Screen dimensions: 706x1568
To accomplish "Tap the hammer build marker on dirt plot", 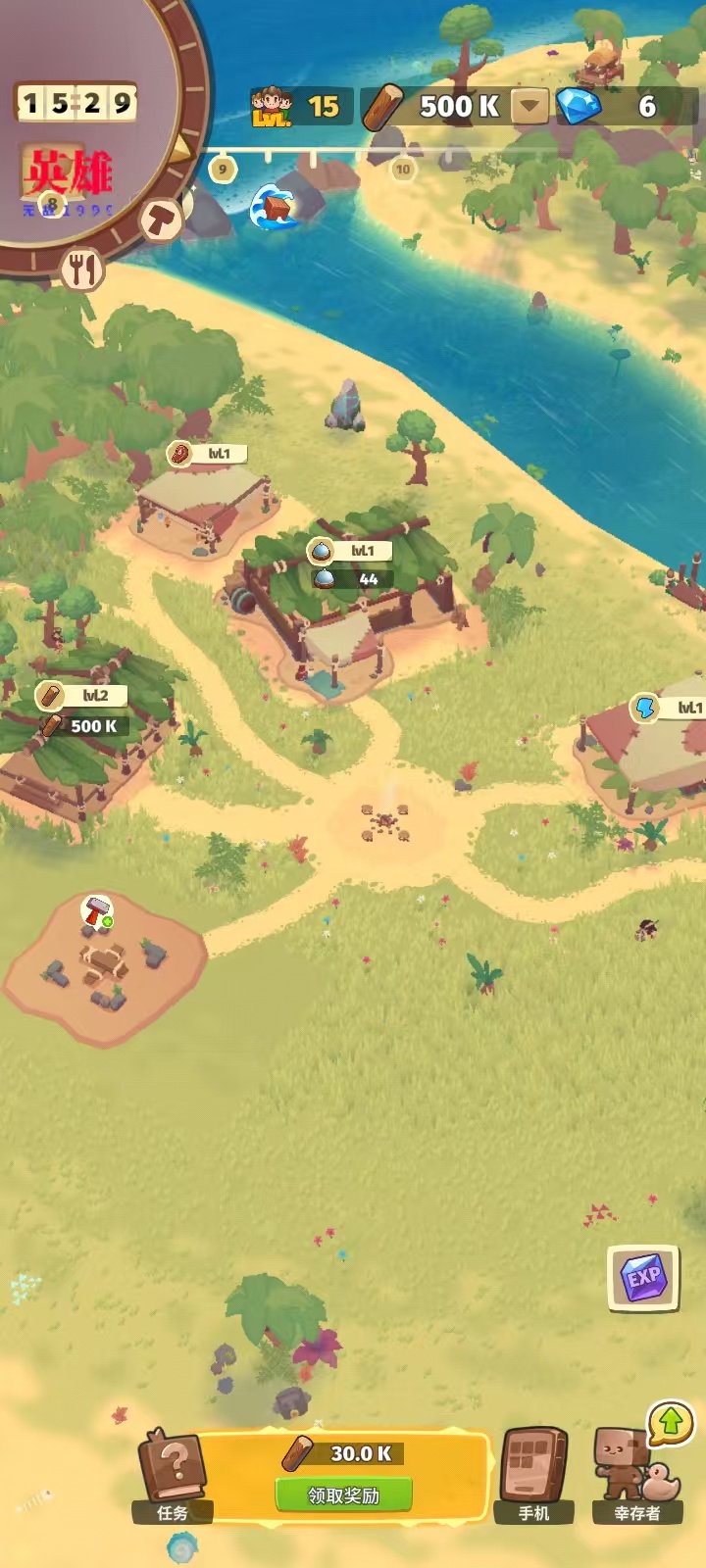I will (x=96, y=910).
